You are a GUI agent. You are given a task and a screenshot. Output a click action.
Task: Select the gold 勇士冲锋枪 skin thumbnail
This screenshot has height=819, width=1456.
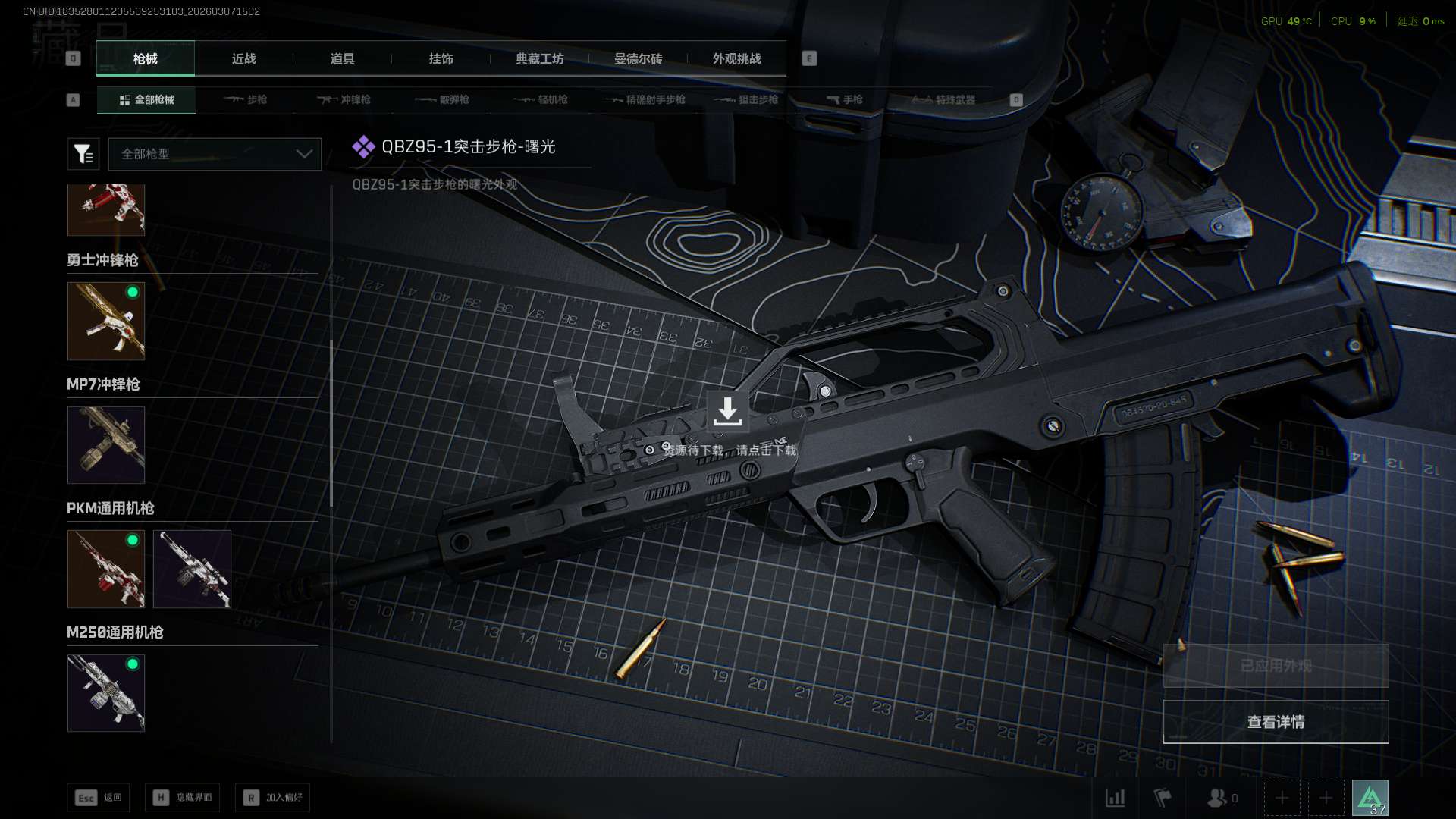tap(106, 321)
